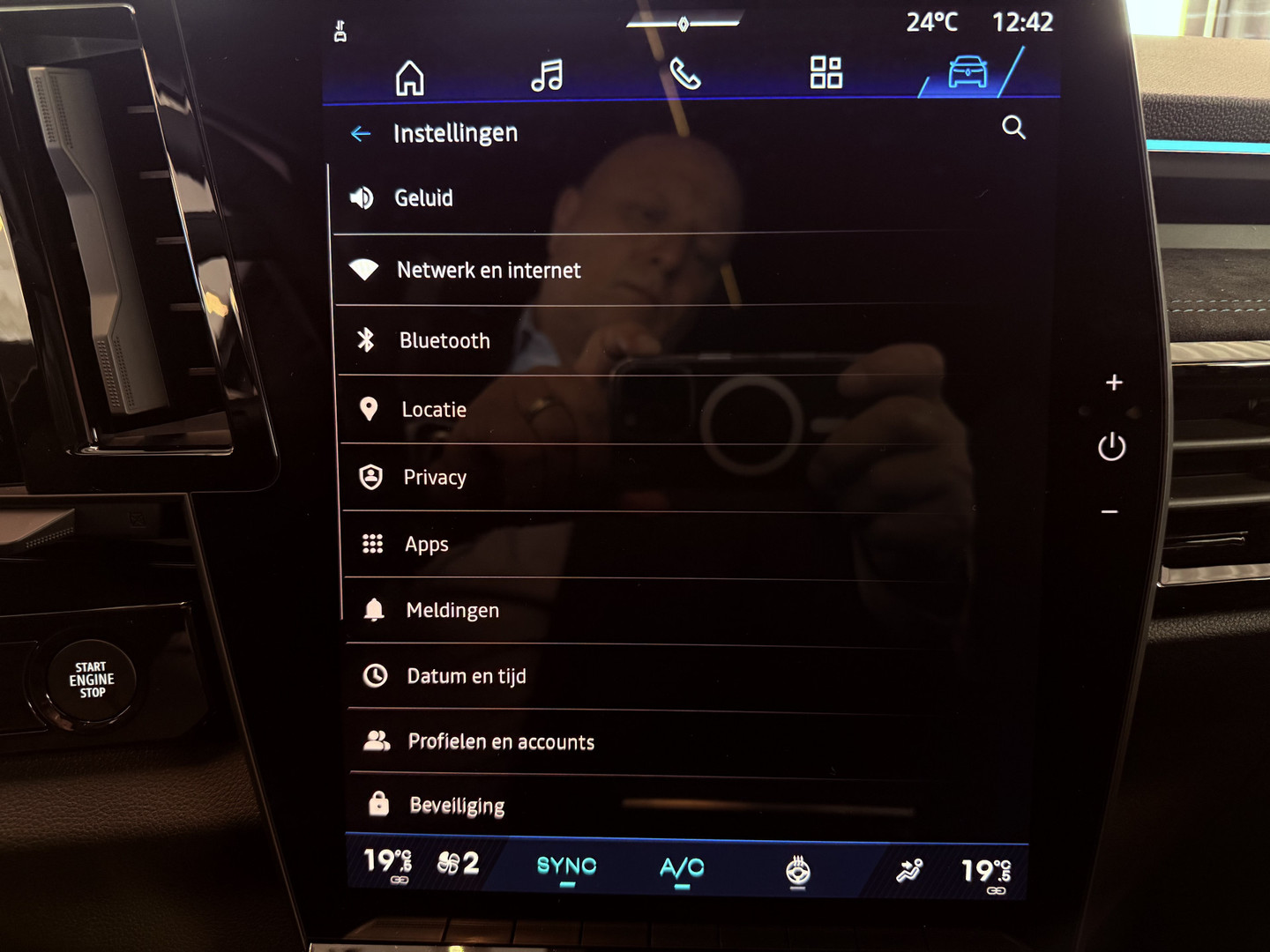Open Meldingen notifications settings
Screen dimensions: 1270x952
(x=452, y=611)
